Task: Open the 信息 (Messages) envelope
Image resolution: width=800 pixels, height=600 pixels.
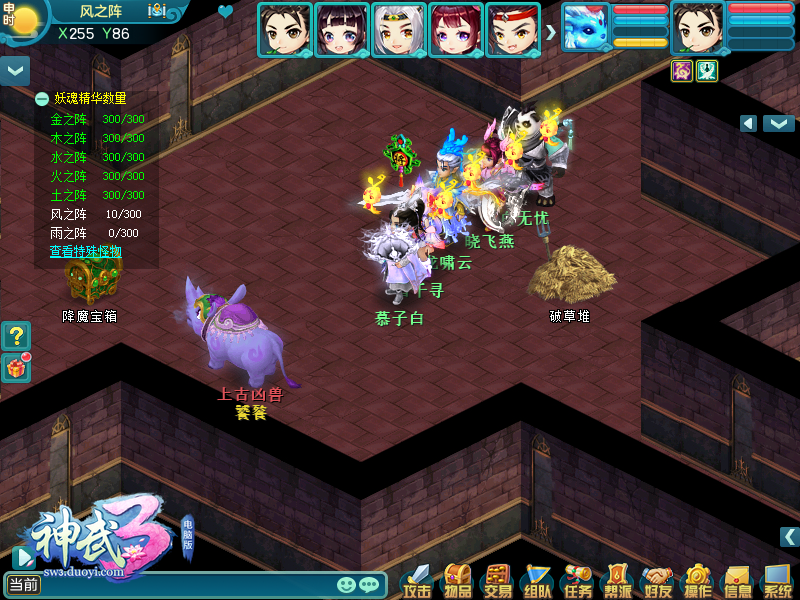Action: pos(737,581)
